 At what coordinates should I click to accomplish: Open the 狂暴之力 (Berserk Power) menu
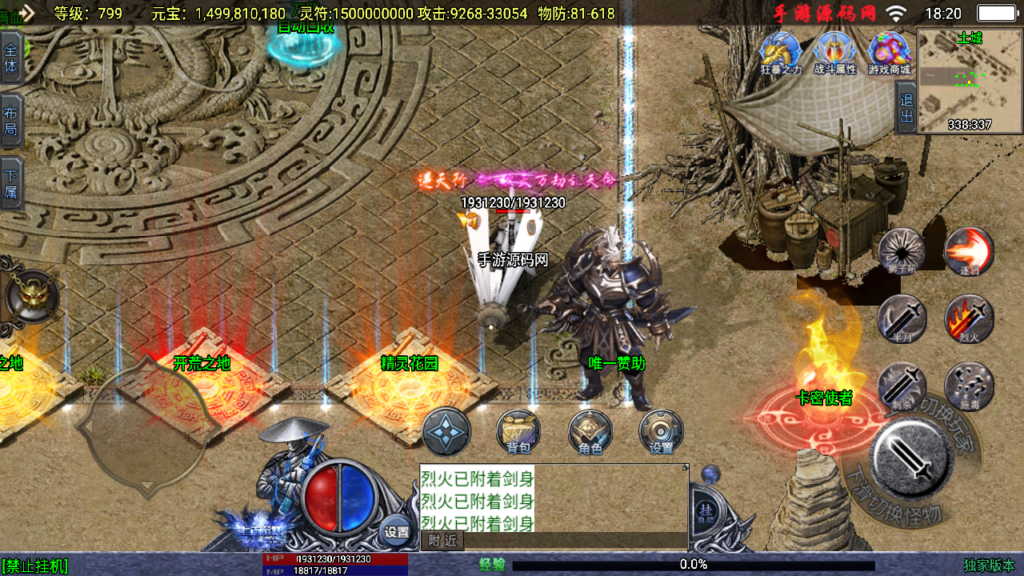tap(782, 52)
